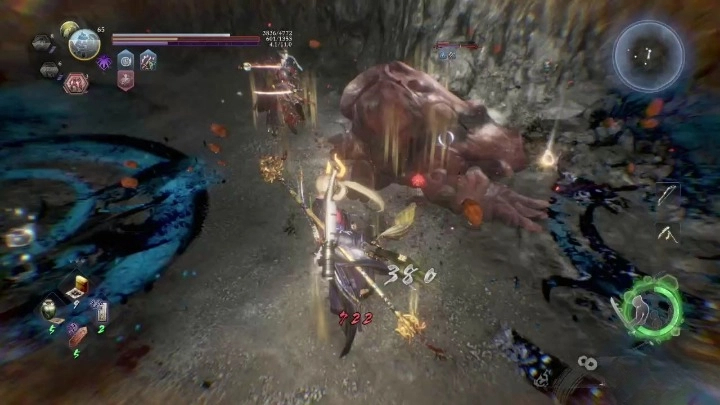Select the pink buff icon under status row

click(x=126, y=81)
